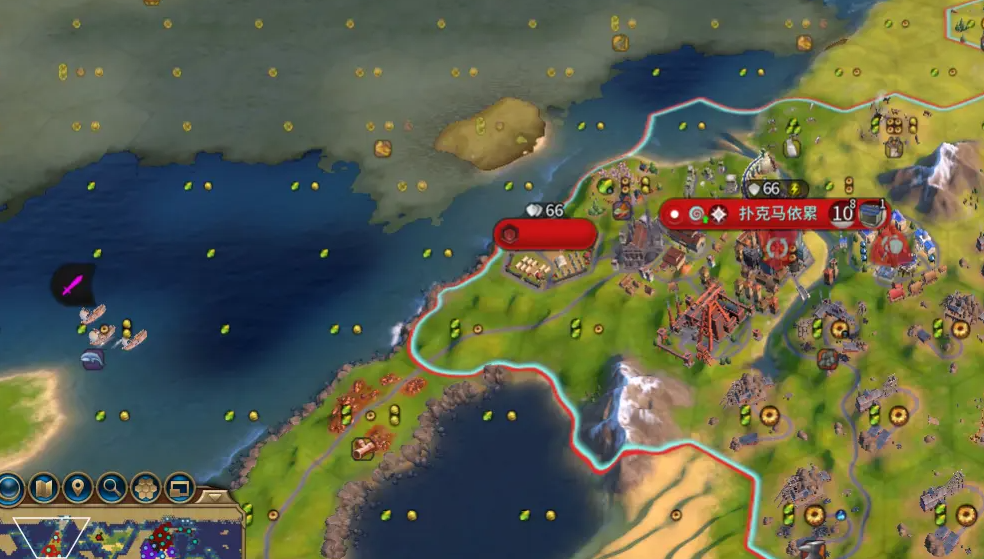Image resolution: width=984 pixels, height=559 pixels.
Task: Select the red encampment district banner
Action: coord(545,234)
